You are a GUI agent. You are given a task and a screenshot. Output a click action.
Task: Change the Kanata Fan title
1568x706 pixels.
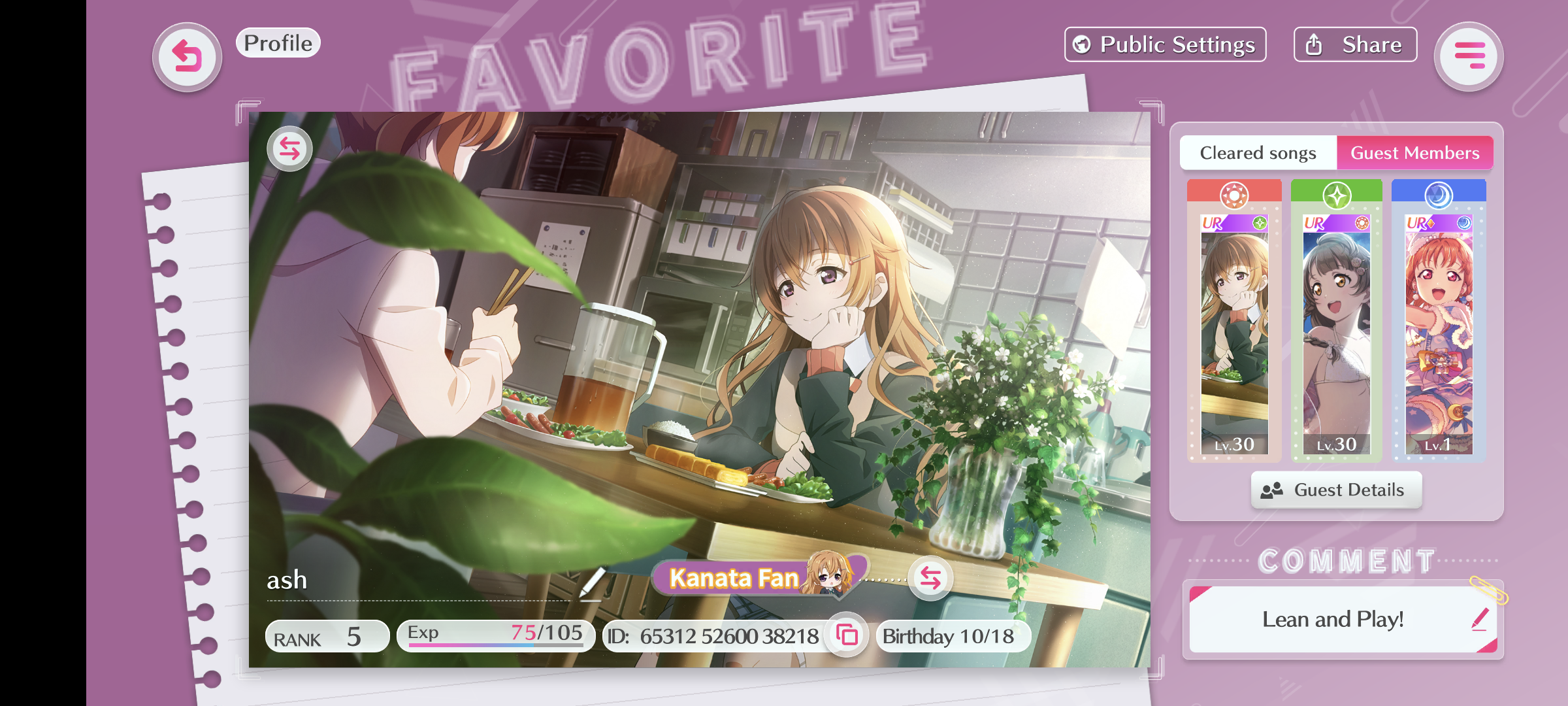click(x=930, y=578)
